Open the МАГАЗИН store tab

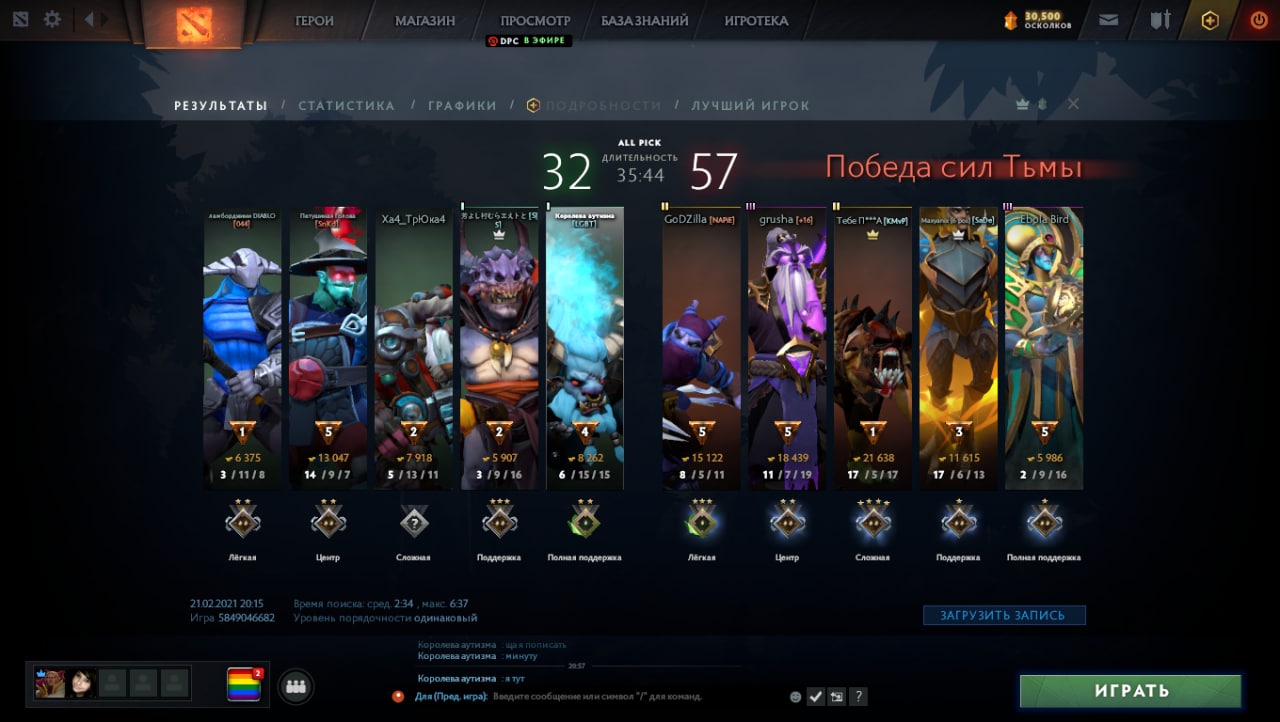(x=425, y=20)
